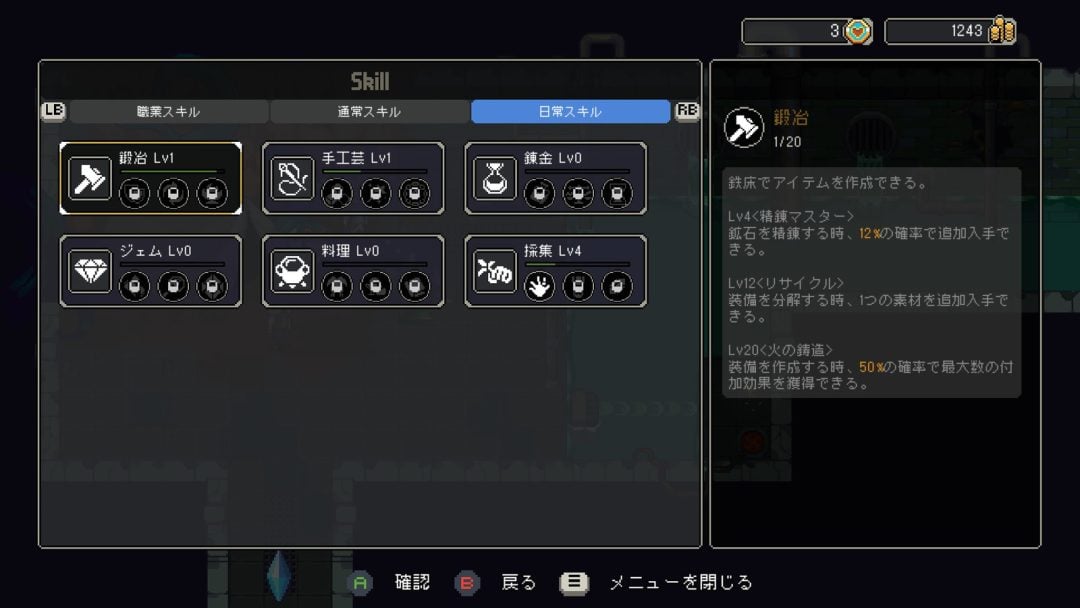Choose the 手工芸 Lv1 skill card
Screen dimensions: 1080x608
(353, 178)
